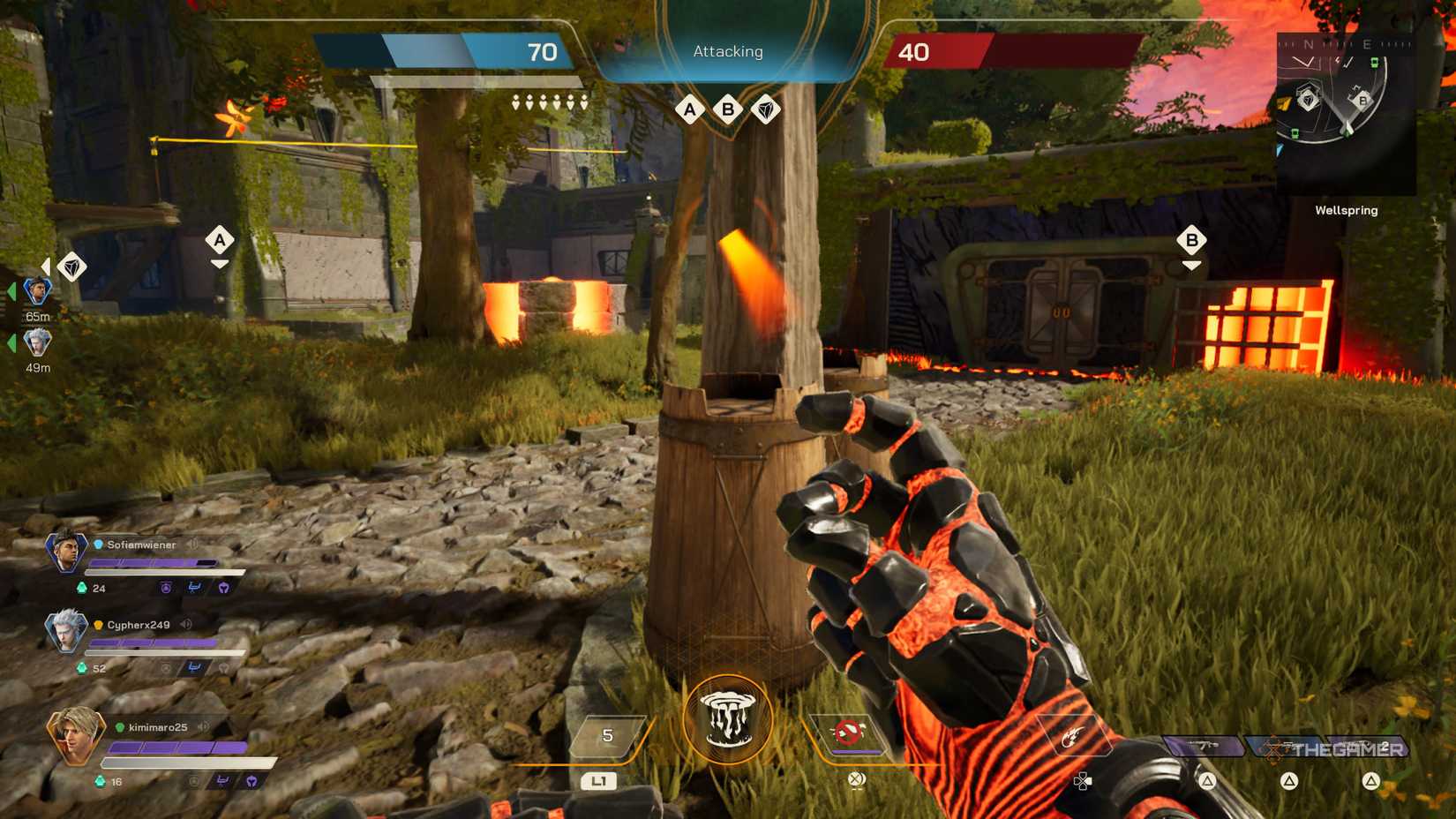Click the diamond objective marker at left edge

click(x=71, y=267)
